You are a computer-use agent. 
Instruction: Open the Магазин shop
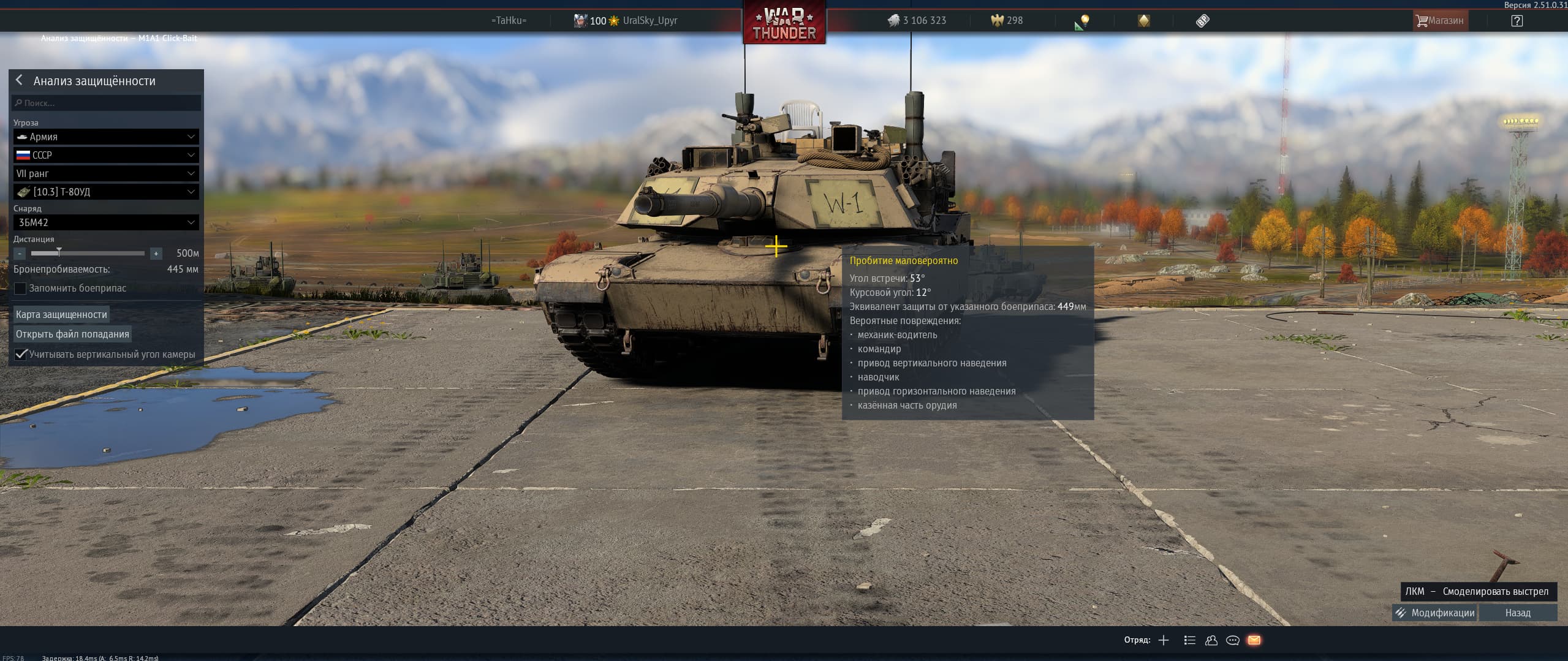pos(1439,21)
